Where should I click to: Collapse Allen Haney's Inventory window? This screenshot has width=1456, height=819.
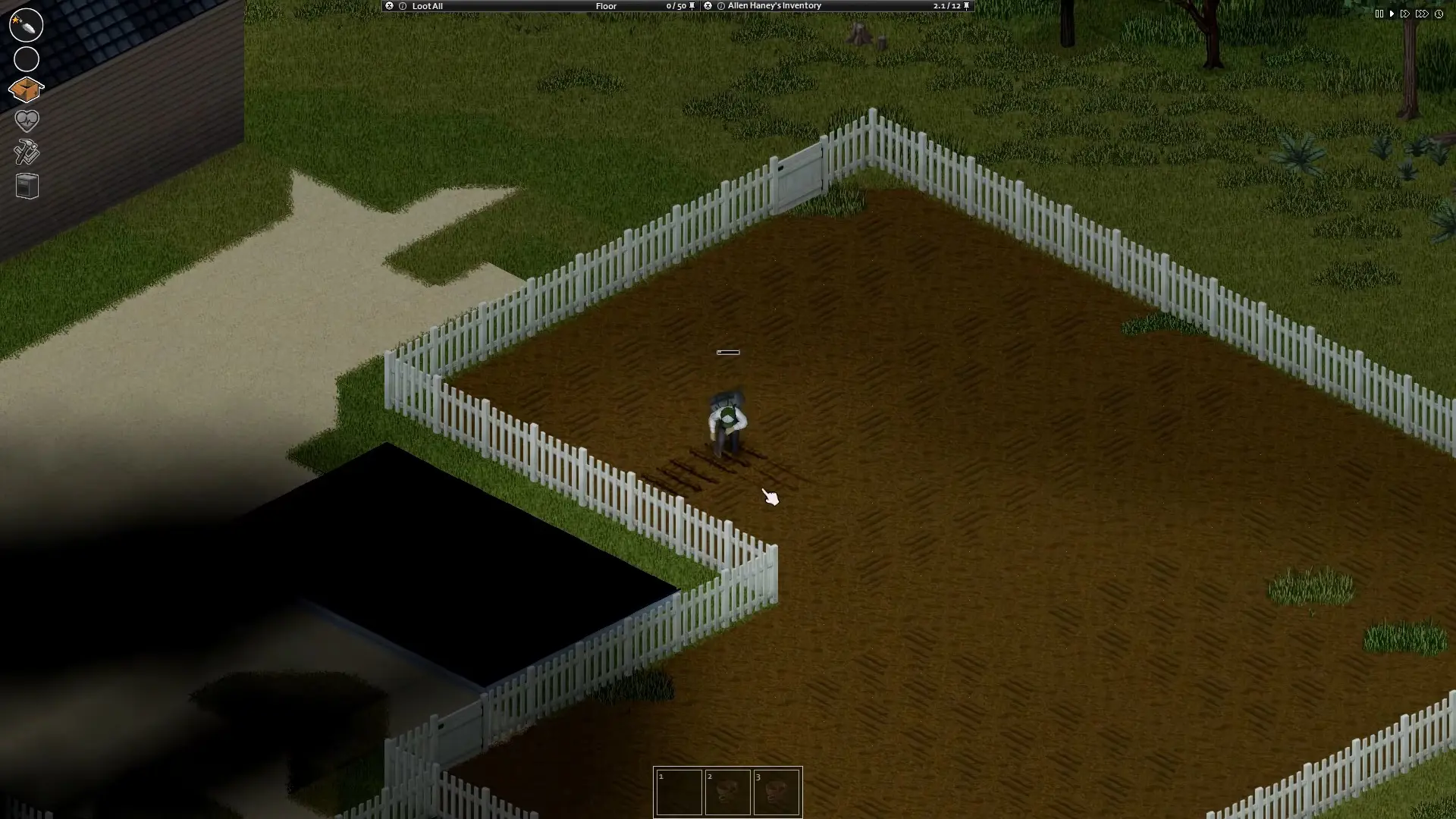click(x=708, y=5)
